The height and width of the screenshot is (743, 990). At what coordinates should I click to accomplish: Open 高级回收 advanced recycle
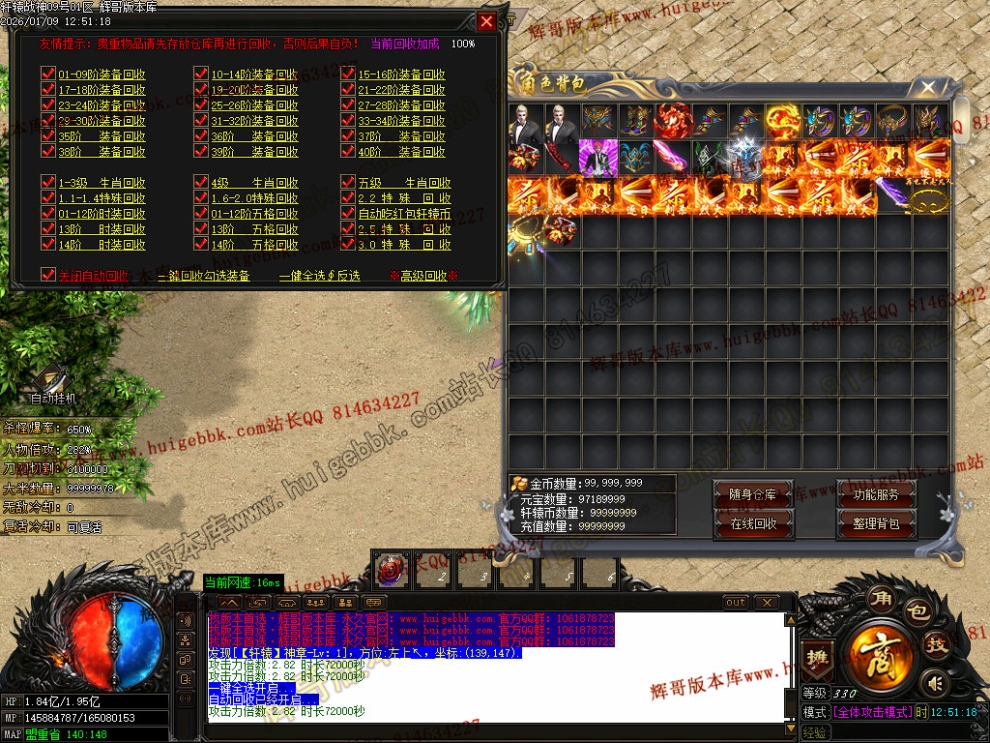point(423,276)
